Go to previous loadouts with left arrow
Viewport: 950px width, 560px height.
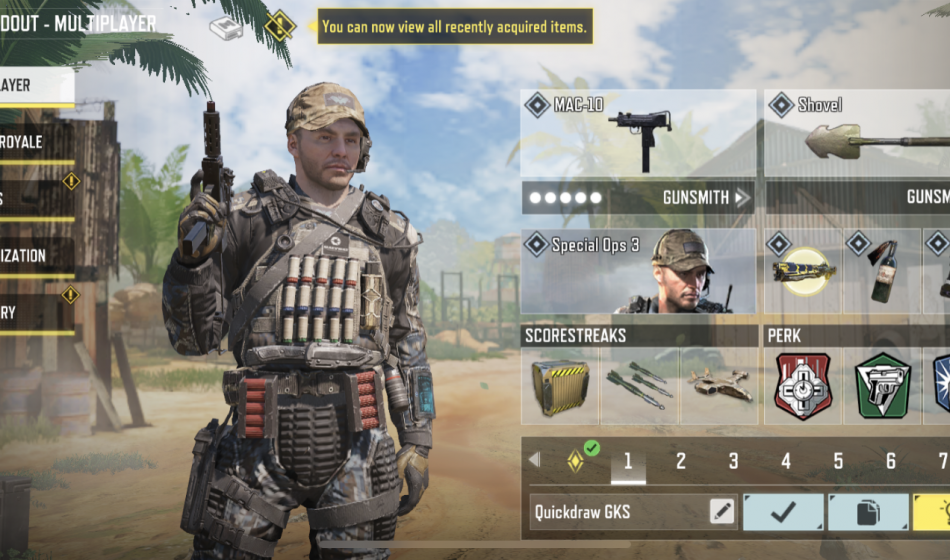(x=534, y=460)
